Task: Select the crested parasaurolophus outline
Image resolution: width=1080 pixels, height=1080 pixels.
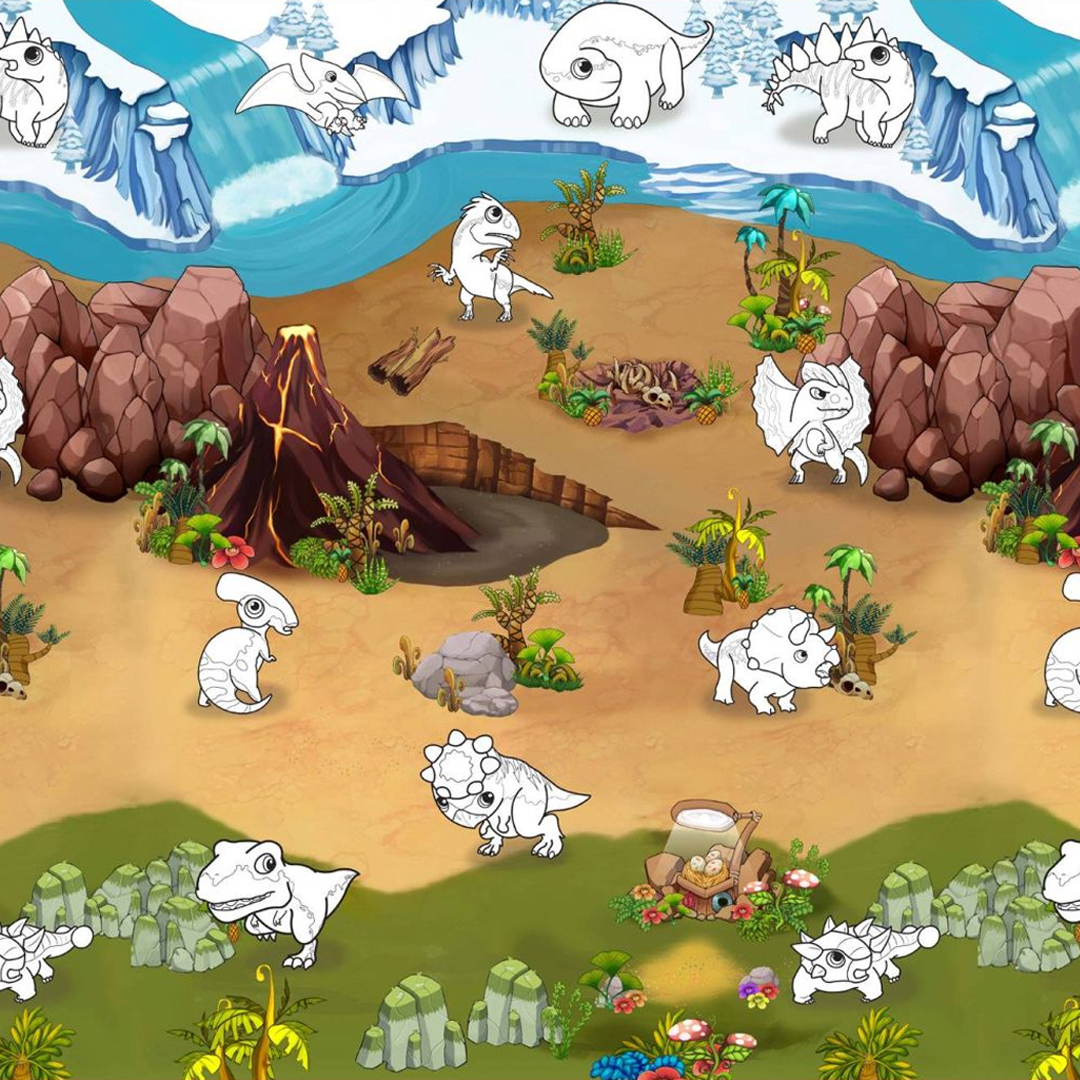Action: pos(245,642)
